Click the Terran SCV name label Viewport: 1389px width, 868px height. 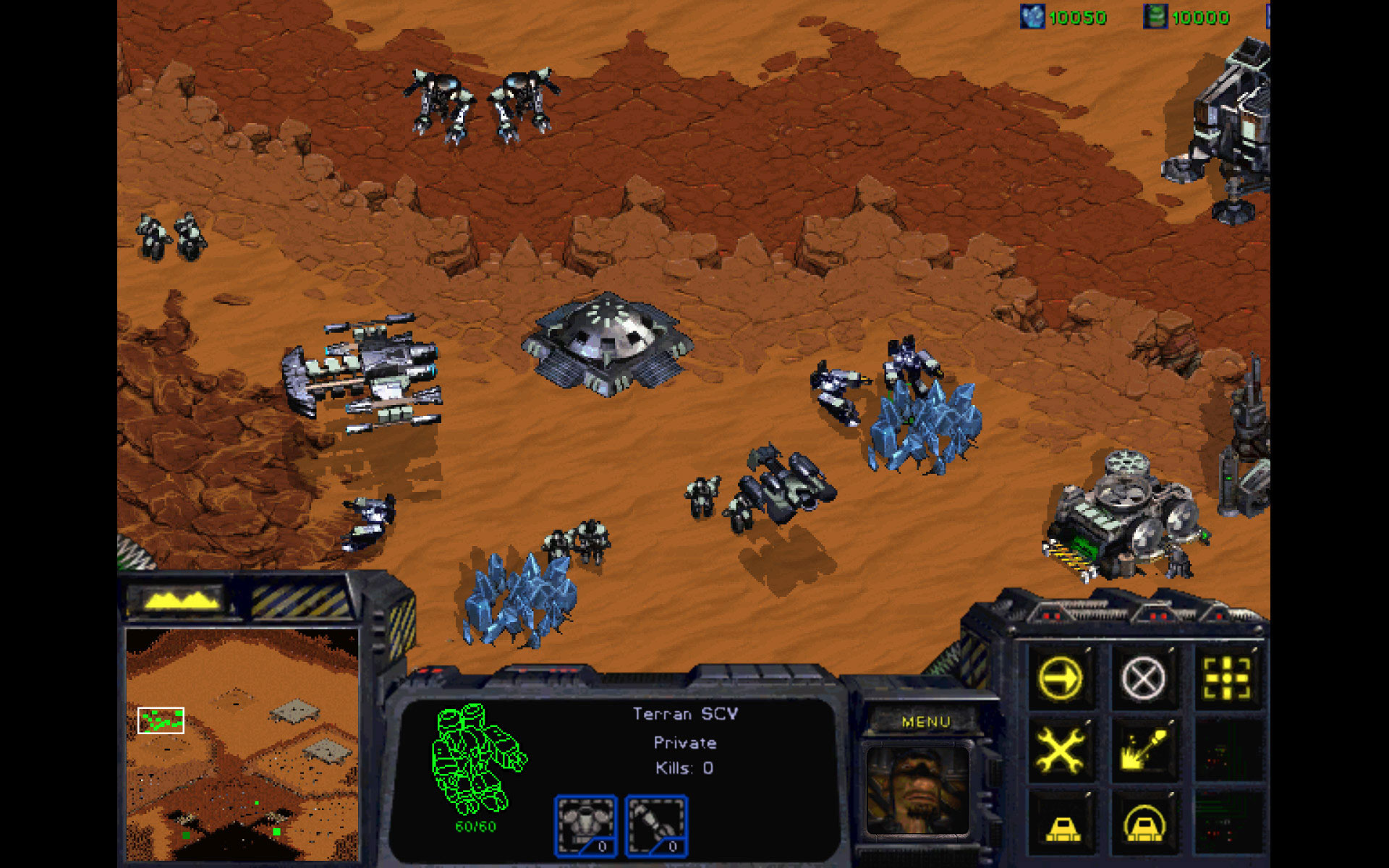pyautogui.click(x=684, y=712)
